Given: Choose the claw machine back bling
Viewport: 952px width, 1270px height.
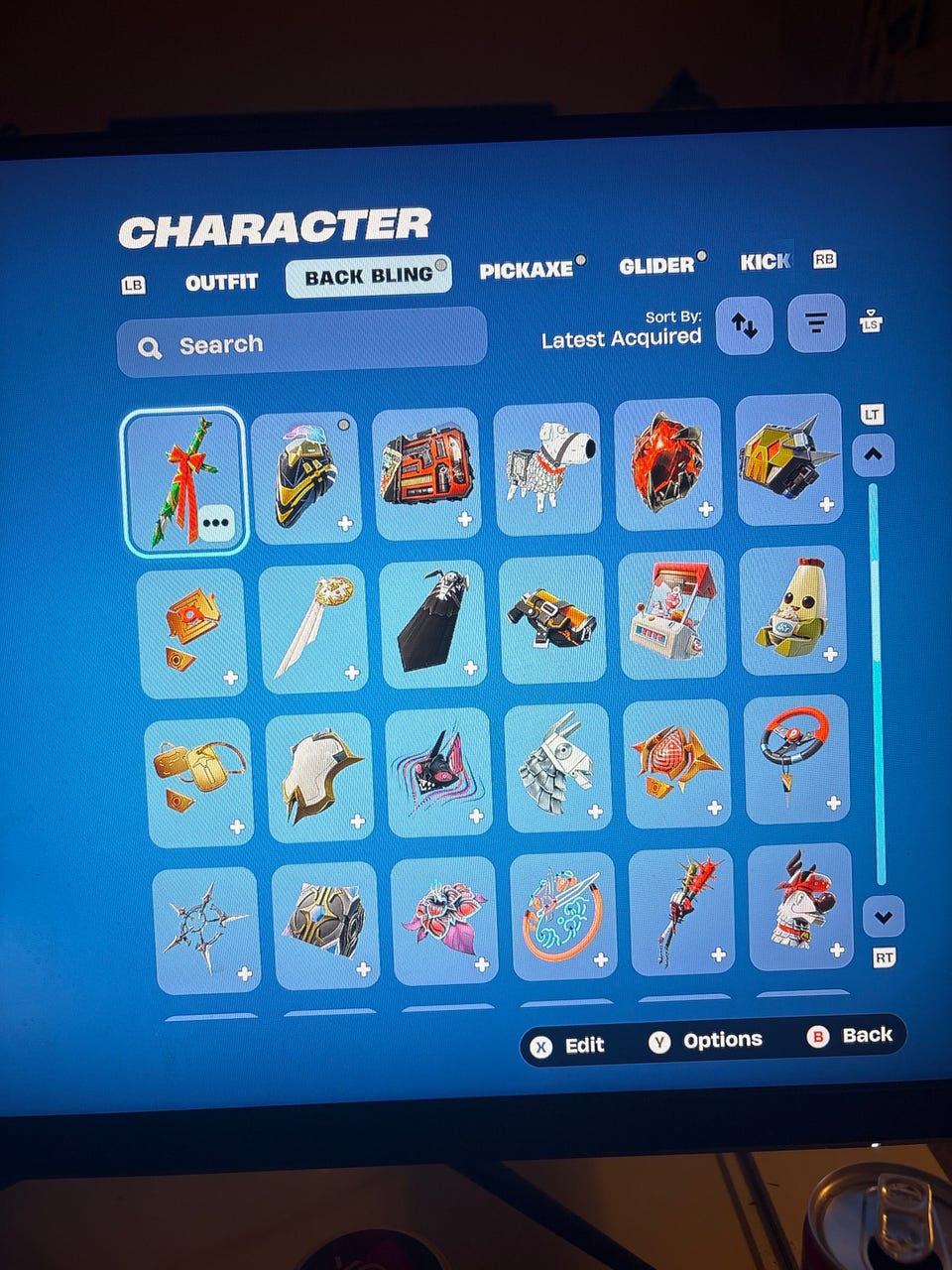Looking at the screenshot, I should click(x=670, y=615).
